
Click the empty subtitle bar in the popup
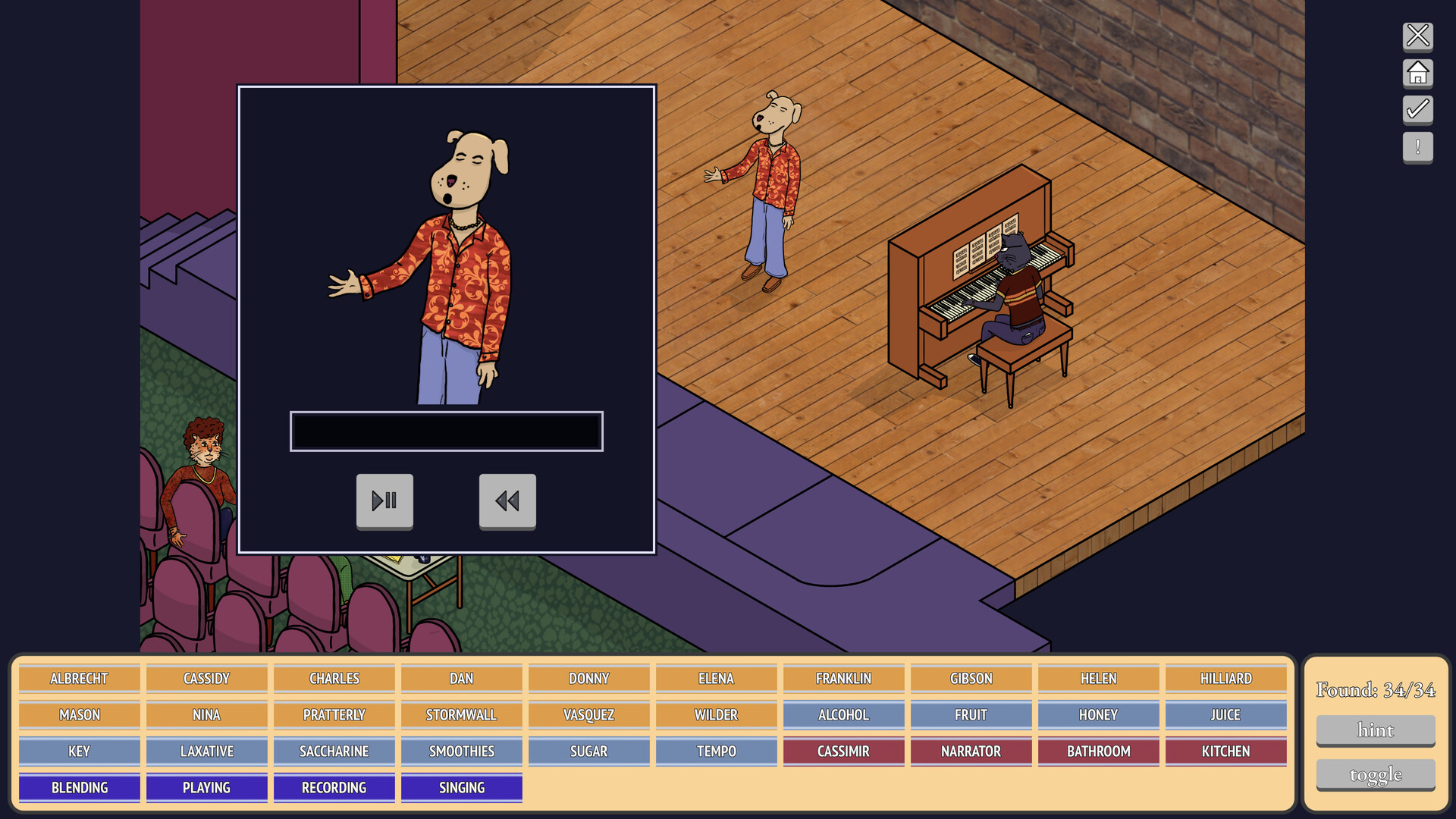pos(447,431)
